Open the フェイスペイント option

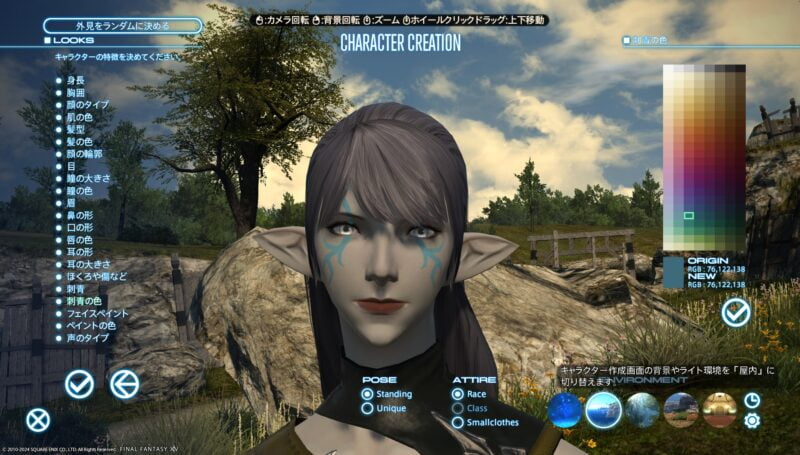click(x=94, y=313)
